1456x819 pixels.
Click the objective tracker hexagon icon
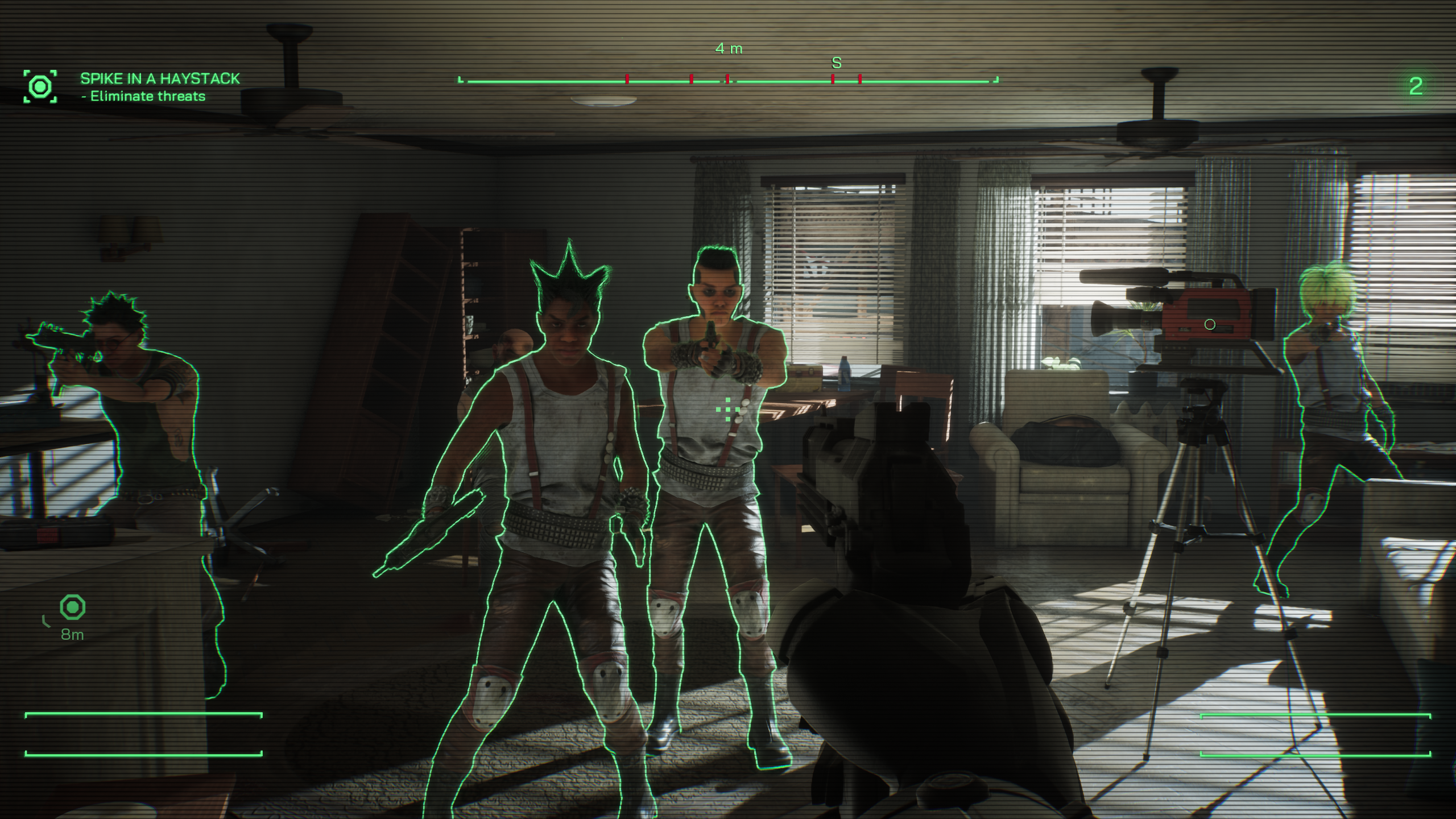coord(40,87)
